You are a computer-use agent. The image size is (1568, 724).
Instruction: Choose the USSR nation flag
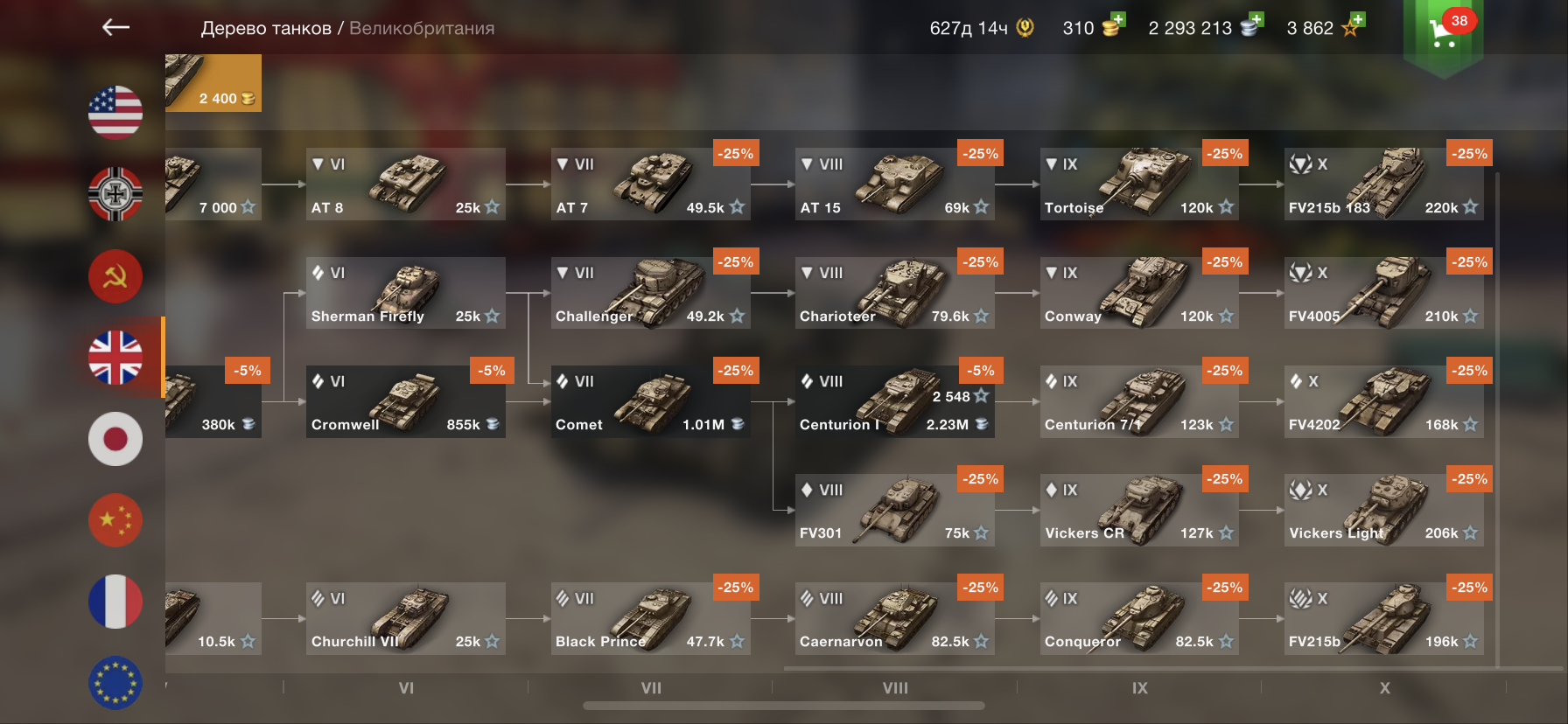pos(115,276)
